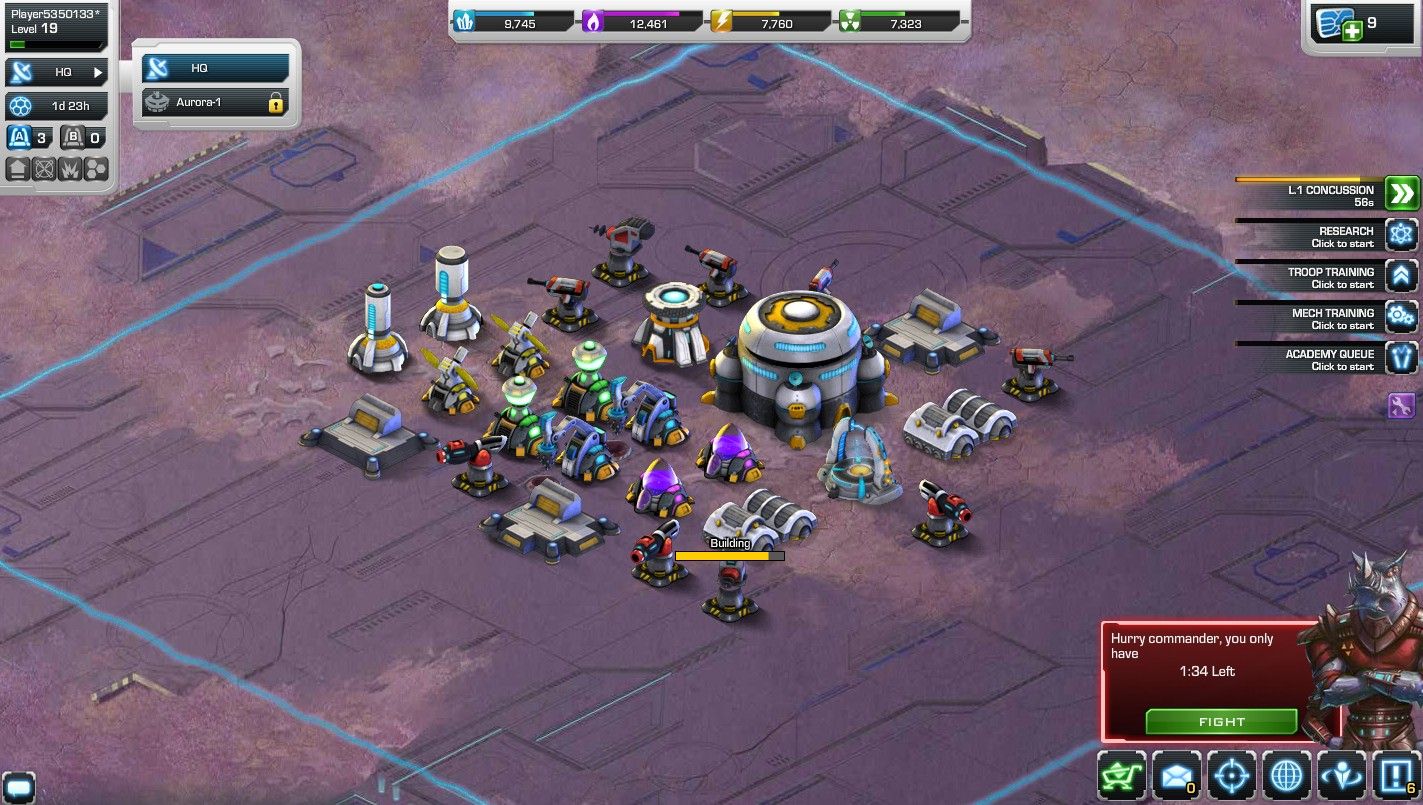Click the purple wrench repair icon
The image size is (1423, 805).
tap(1402, 404)
